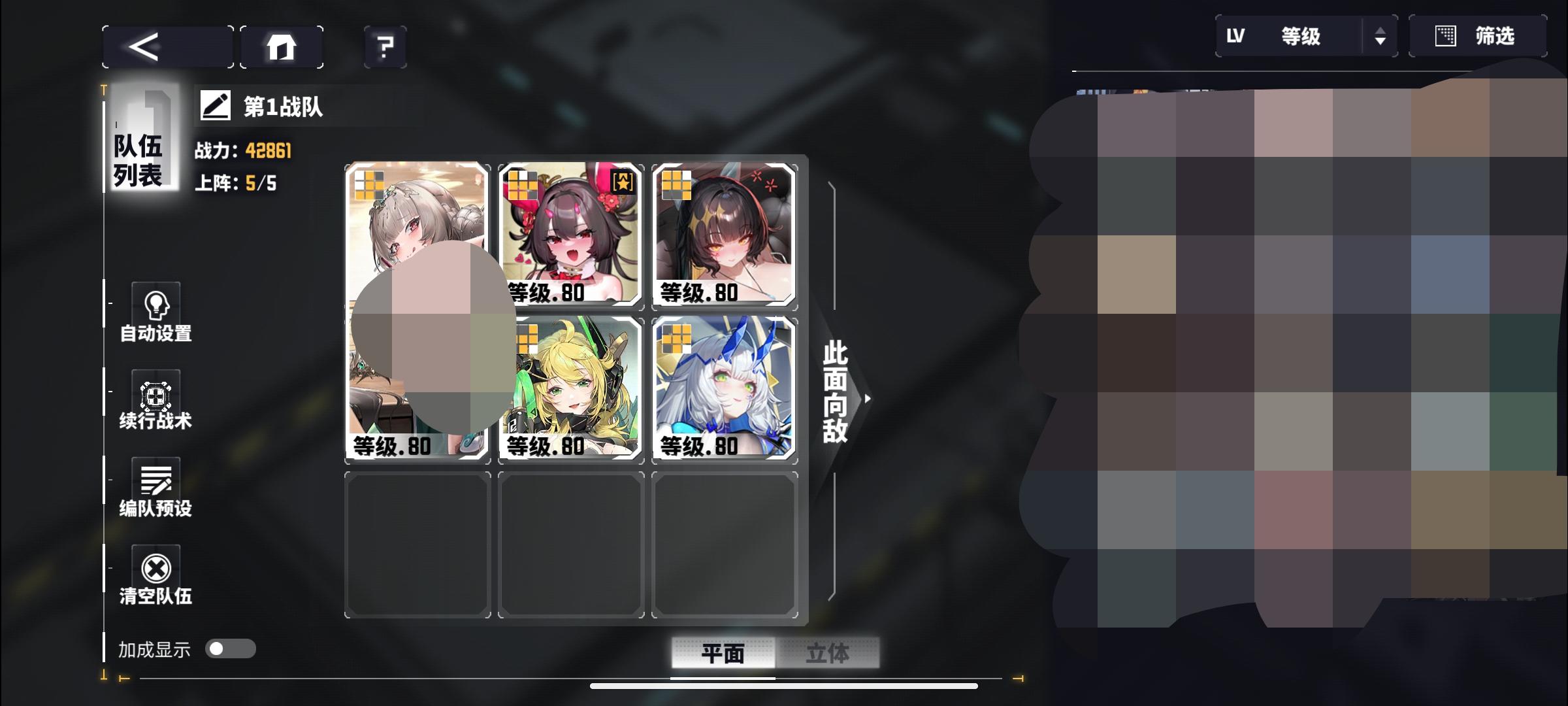The image size is (1568, 706).
Task: Click the orange grid icon on the top-left character card
Action: pyautogui.click(x=368, y=186)
